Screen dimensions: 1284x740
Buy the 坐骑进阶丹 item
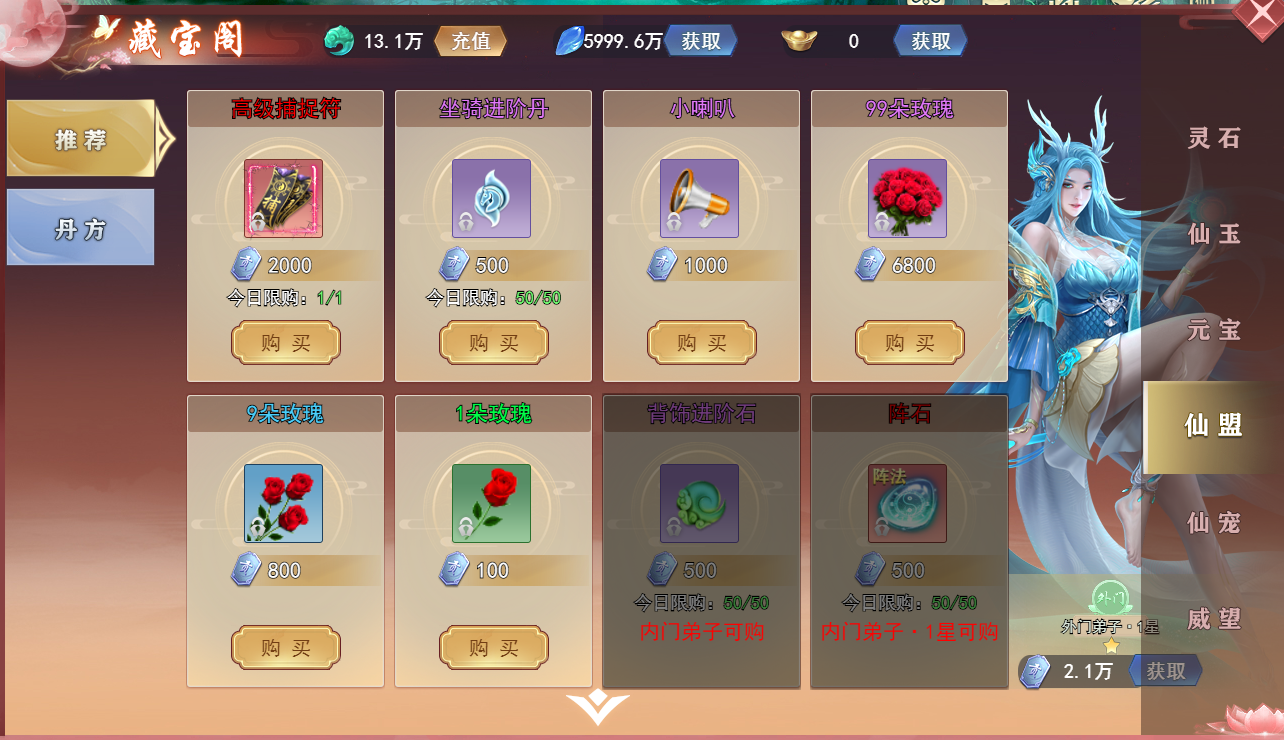click(x=493, y=343)
